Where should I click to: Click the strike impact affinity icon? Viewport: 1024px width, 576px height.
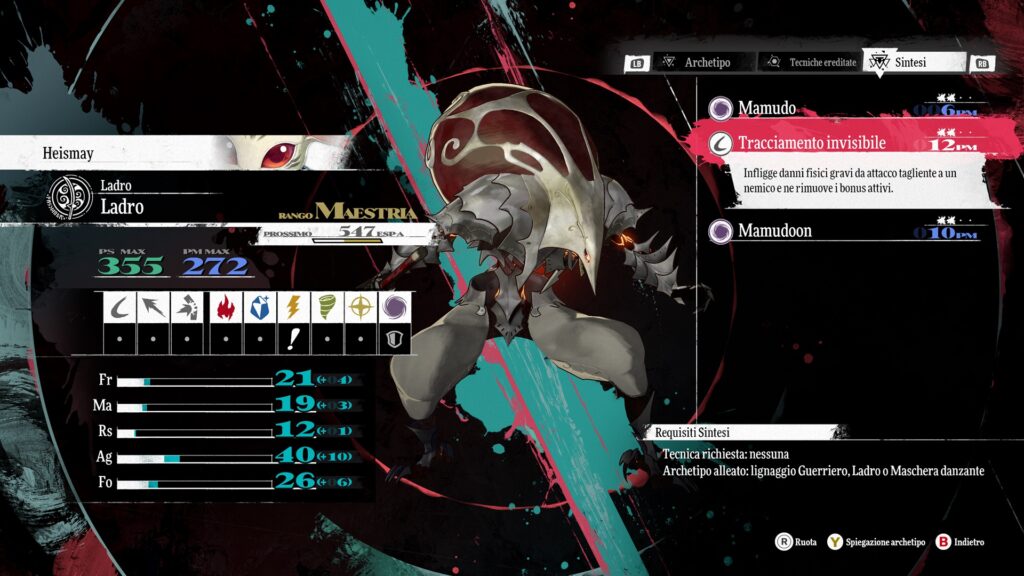tap(188, 307)
